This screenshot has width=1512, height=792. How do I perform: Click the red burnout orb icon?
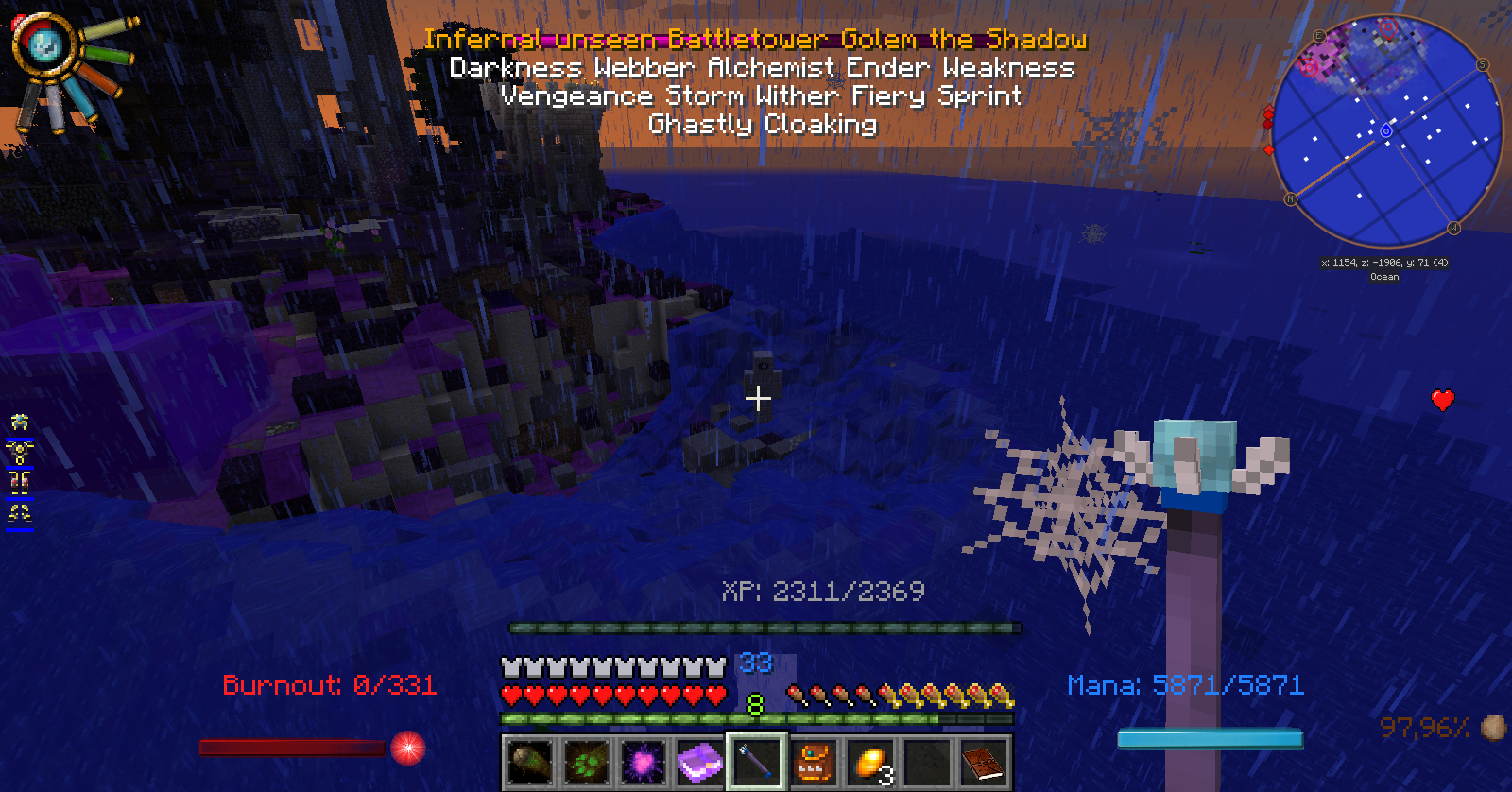[x=408, y=748]
